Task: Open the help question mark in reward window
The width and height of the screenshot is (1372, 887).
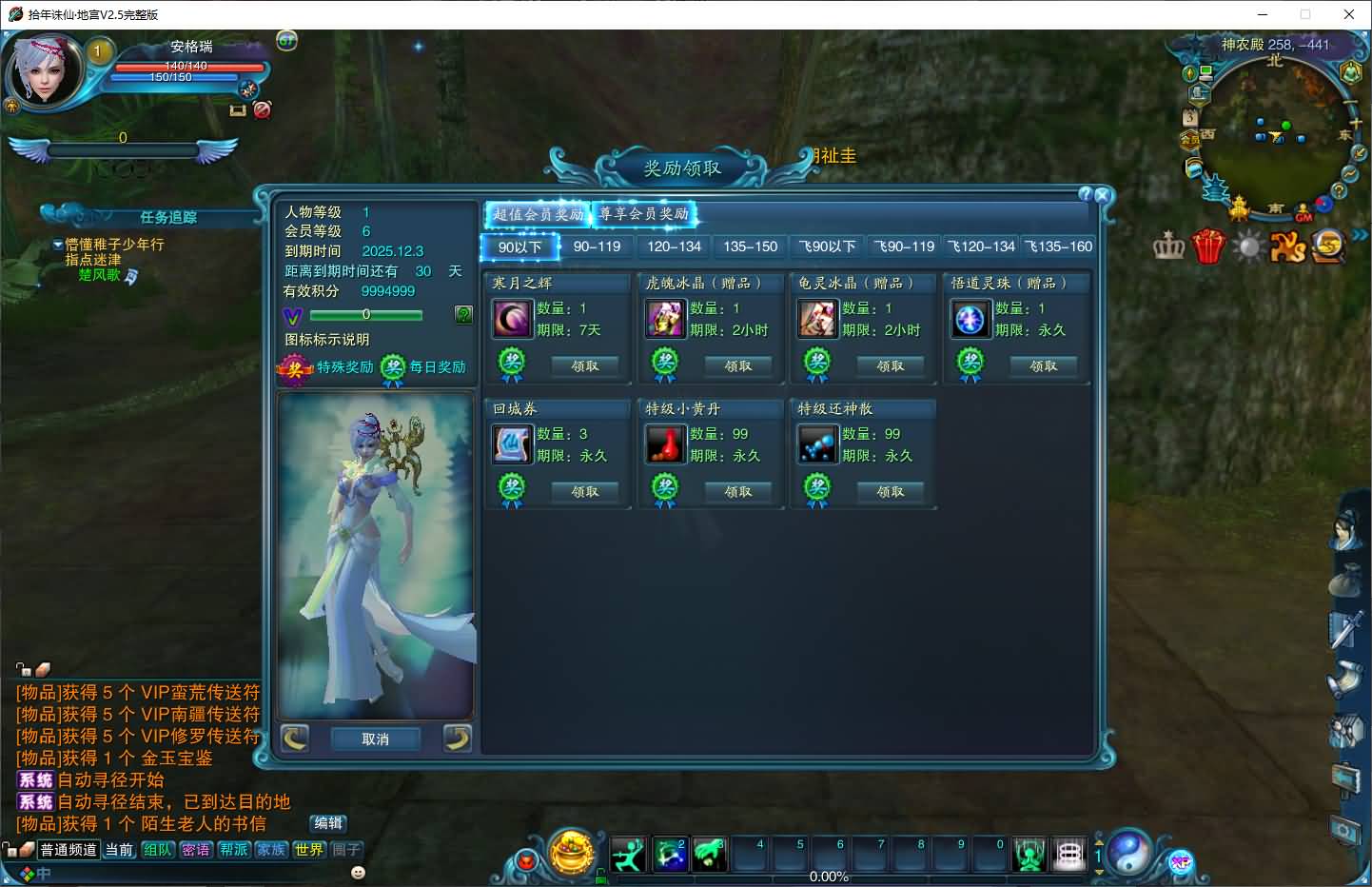Action: (x=1085, y=194)
